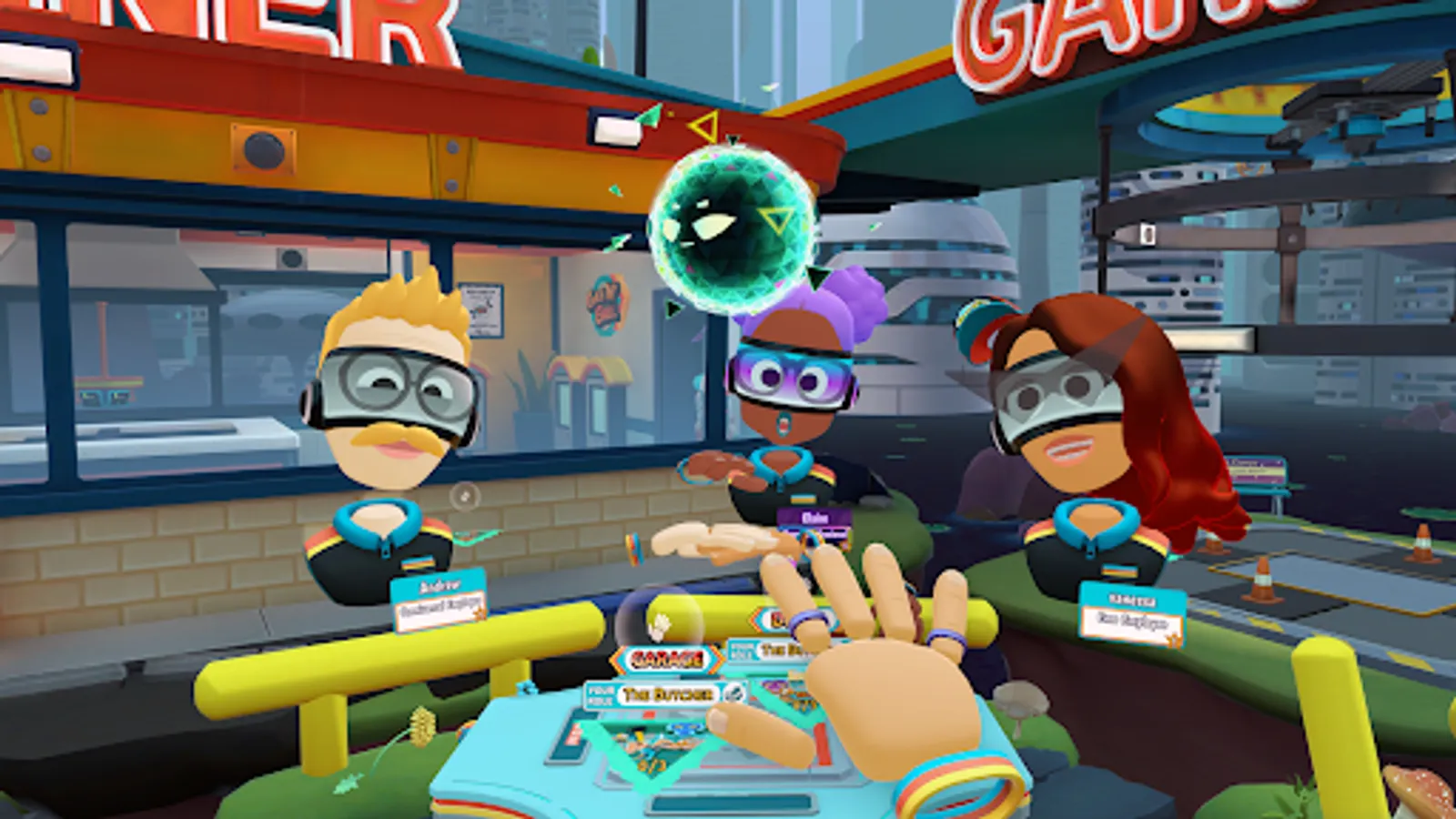Toggle Elaine's purple name tag

(x=814, y=518)
